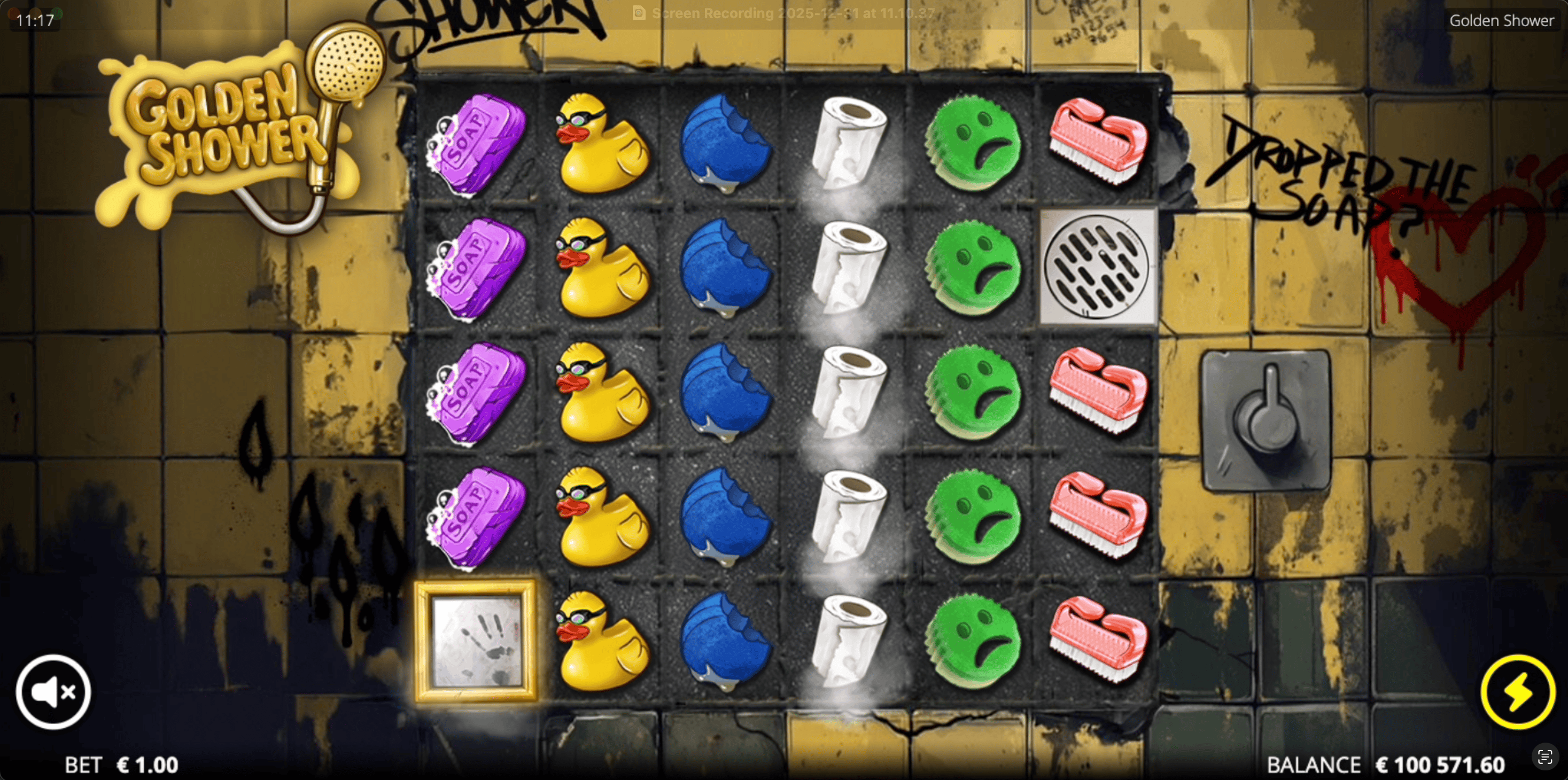This screenshot has height=780, width=1568.
Task: Click the purple soap symbol on reel one
Action: tap(478, 146)
